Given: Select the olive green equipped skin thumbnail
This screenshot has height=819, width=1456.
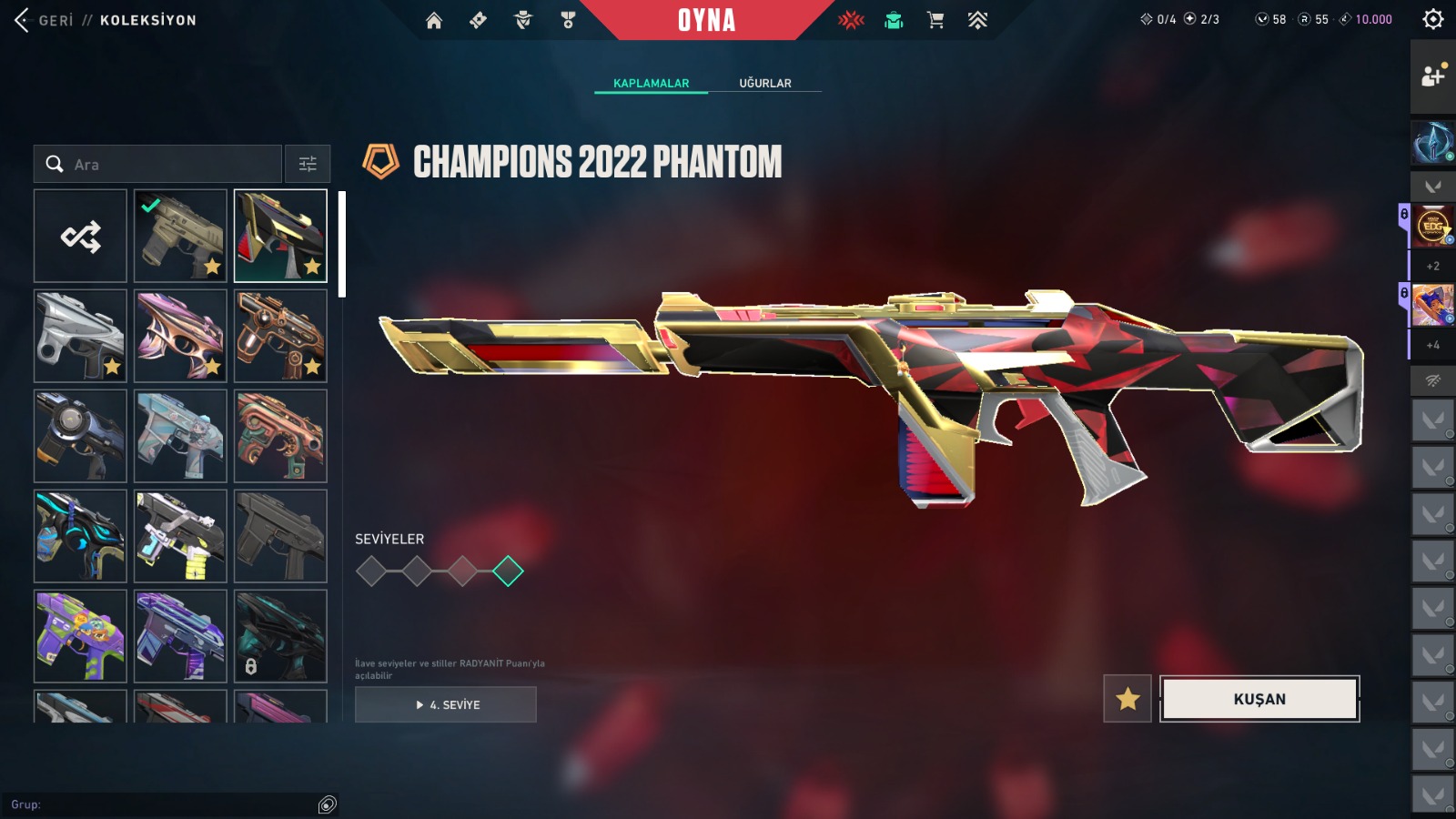Looking at the screenshot, I should (x=180, y=237).
